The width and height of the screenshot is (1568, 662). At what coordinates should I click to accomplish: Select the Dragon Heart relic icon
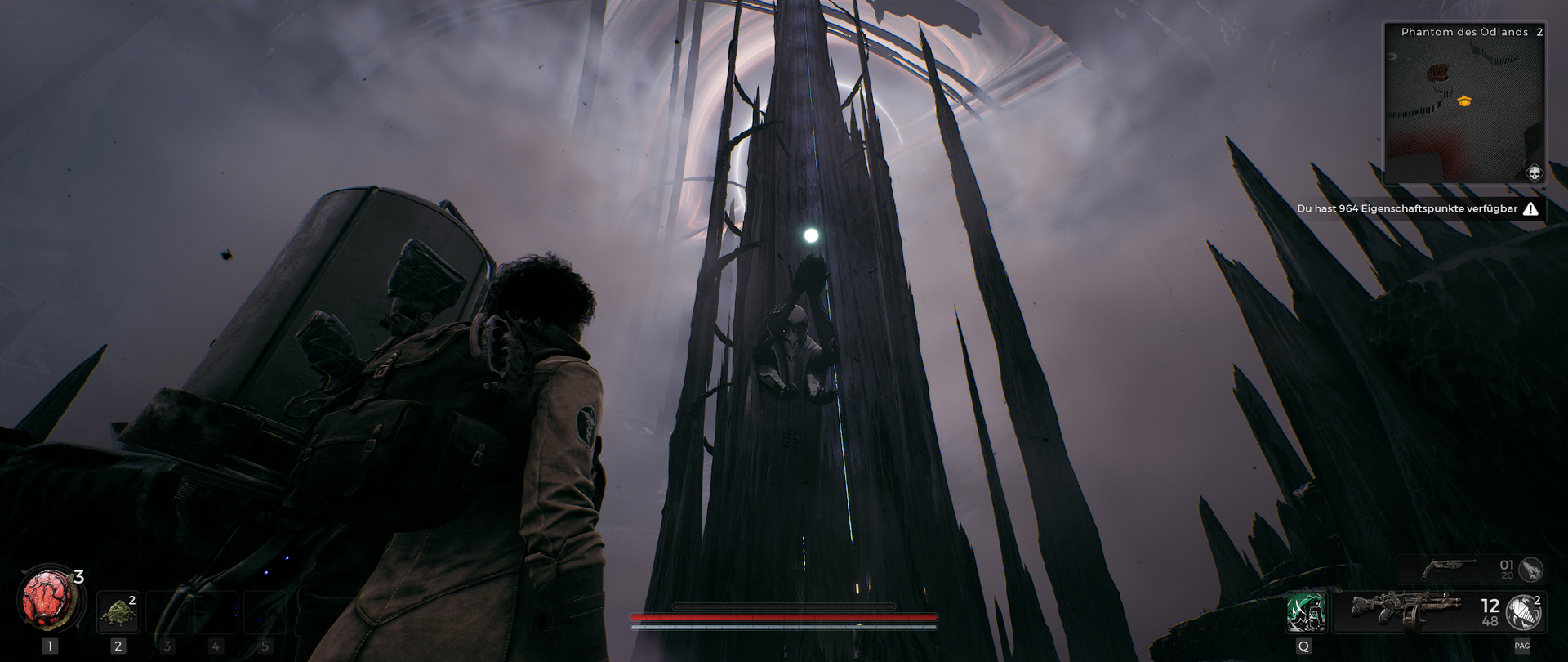pos(47,599)
